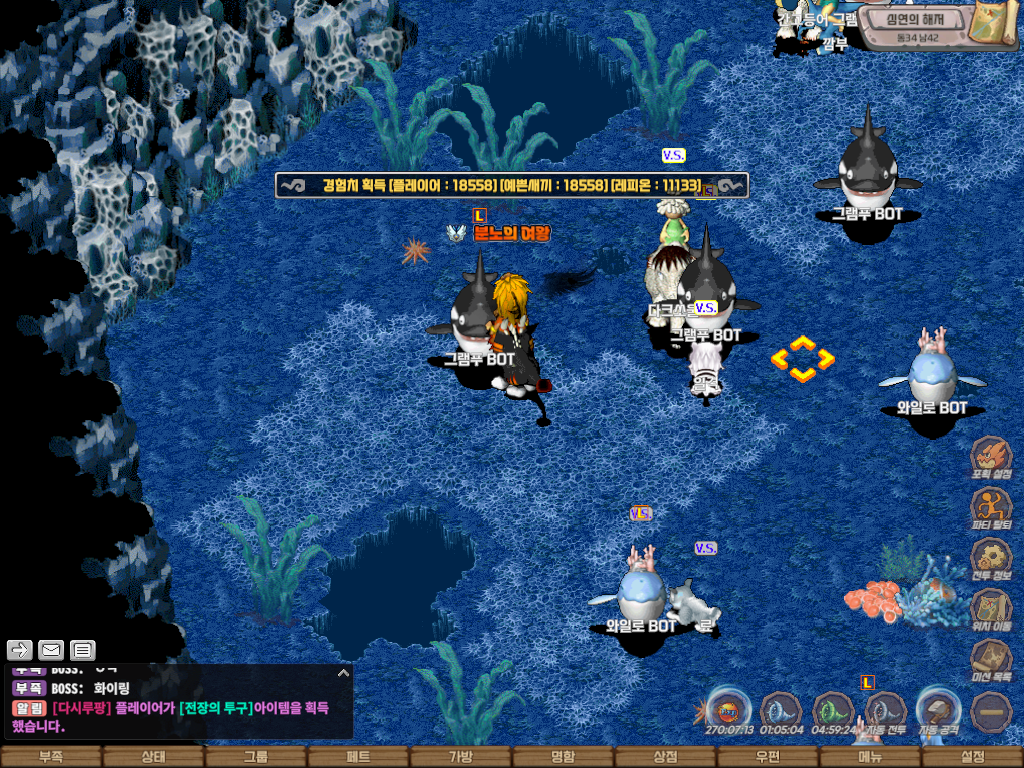Screen dimensions: 1024x768
Task: Click the 파티 탈퇴 leave party icon
Action: pos(991,508)
